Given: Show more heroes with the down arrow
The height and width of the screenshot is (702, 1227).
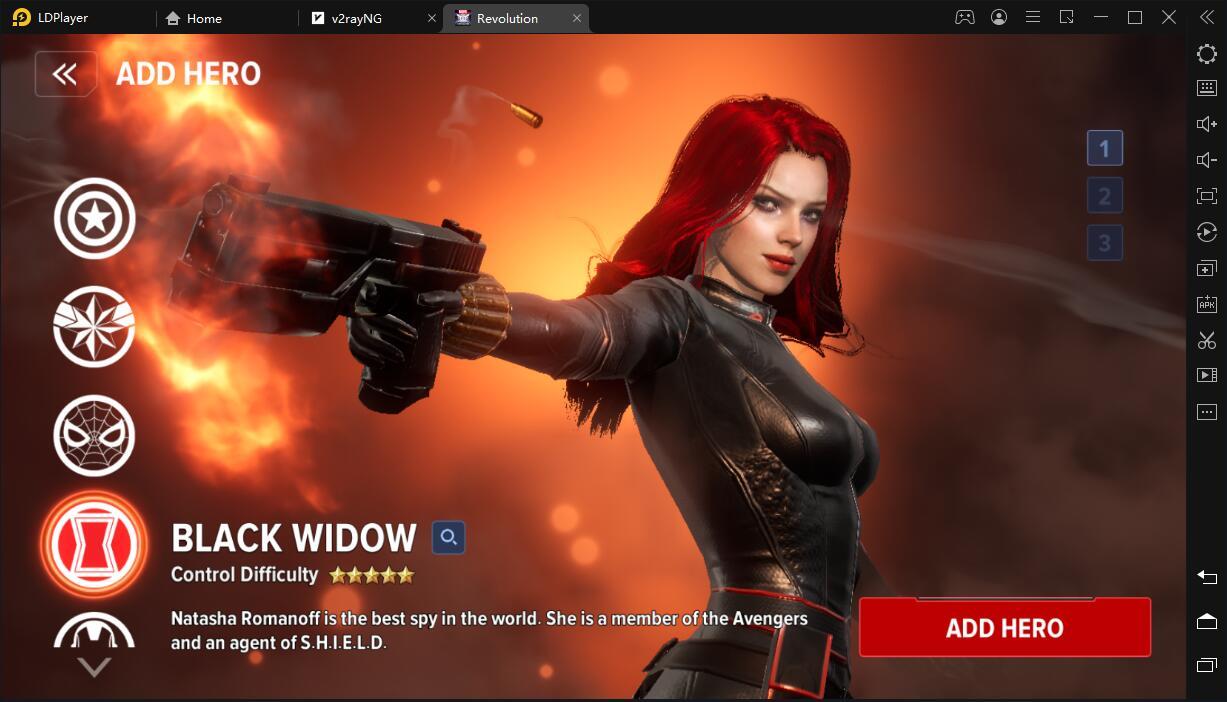Looking at the screenshot, I should click(94, 667).
